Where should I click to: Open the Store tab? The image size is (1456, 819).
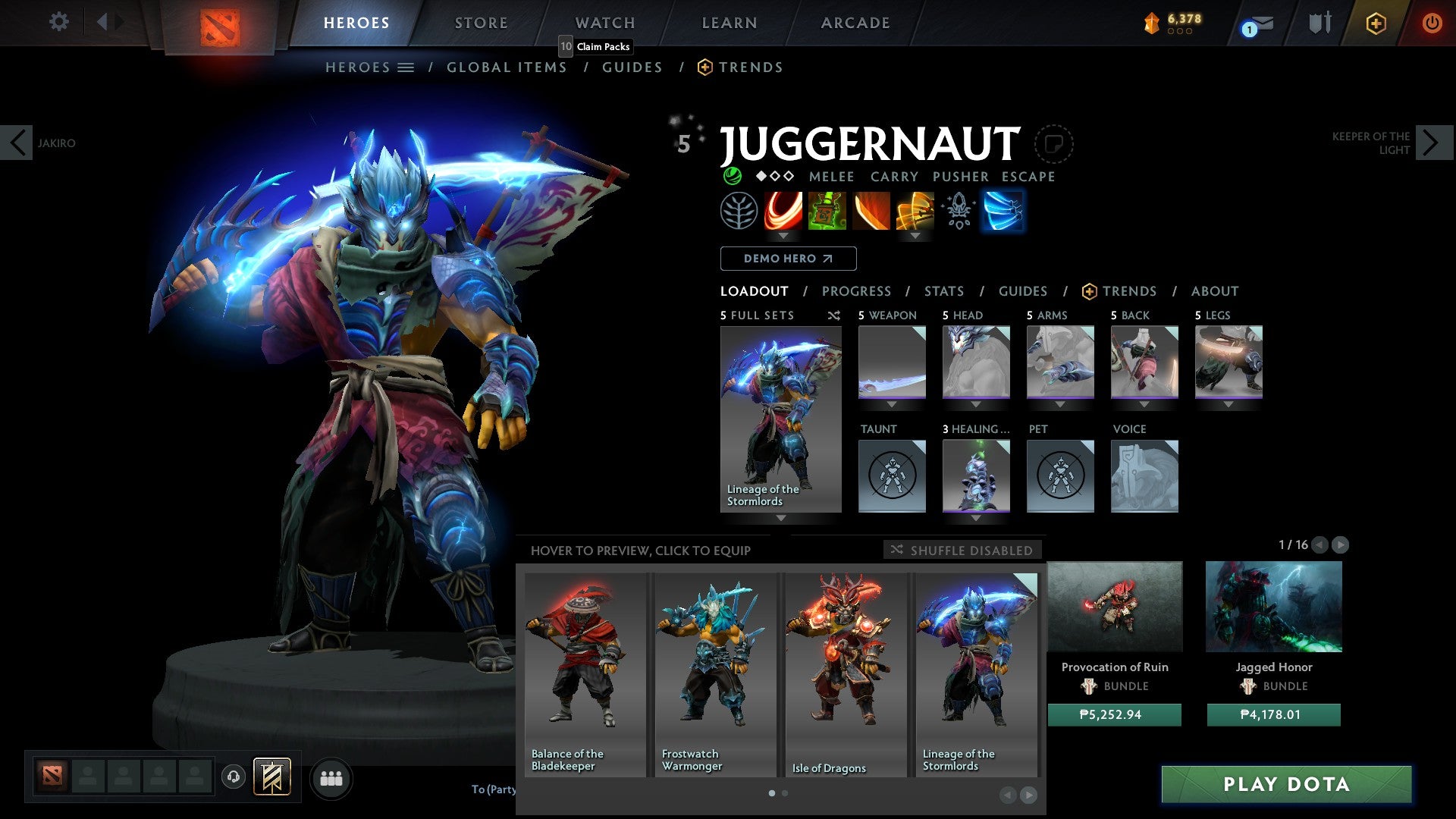(x=482, y=23)
